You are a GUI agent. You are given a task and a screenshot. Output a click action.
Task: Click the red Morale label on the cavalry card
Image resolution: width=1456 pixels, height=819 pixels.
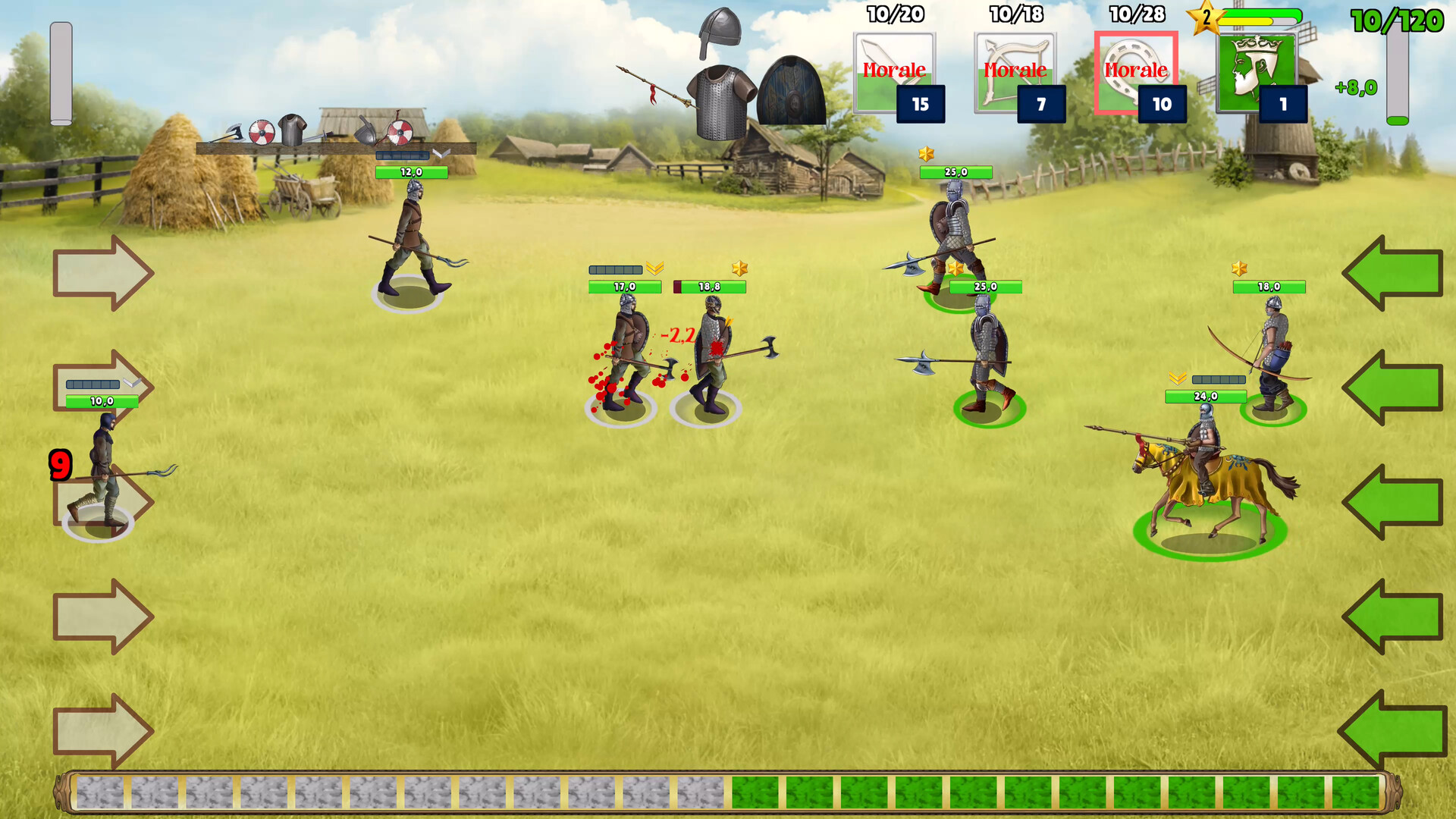coord(1136,71)
